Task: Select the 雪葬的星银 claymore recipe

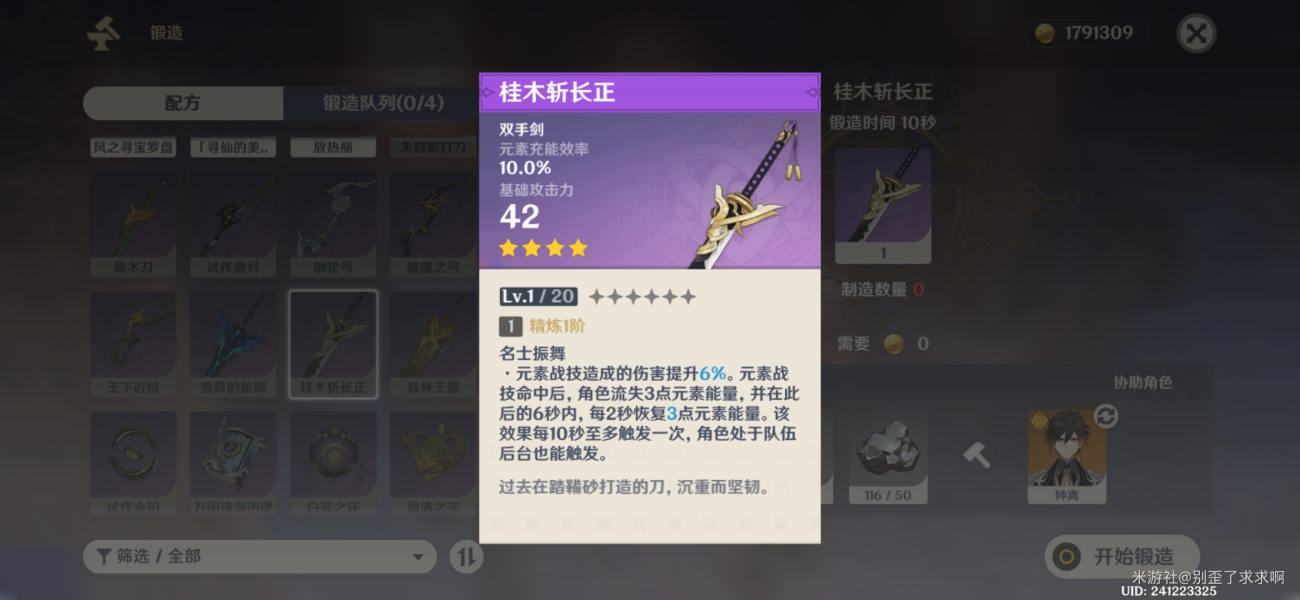Action: [233, 344]
